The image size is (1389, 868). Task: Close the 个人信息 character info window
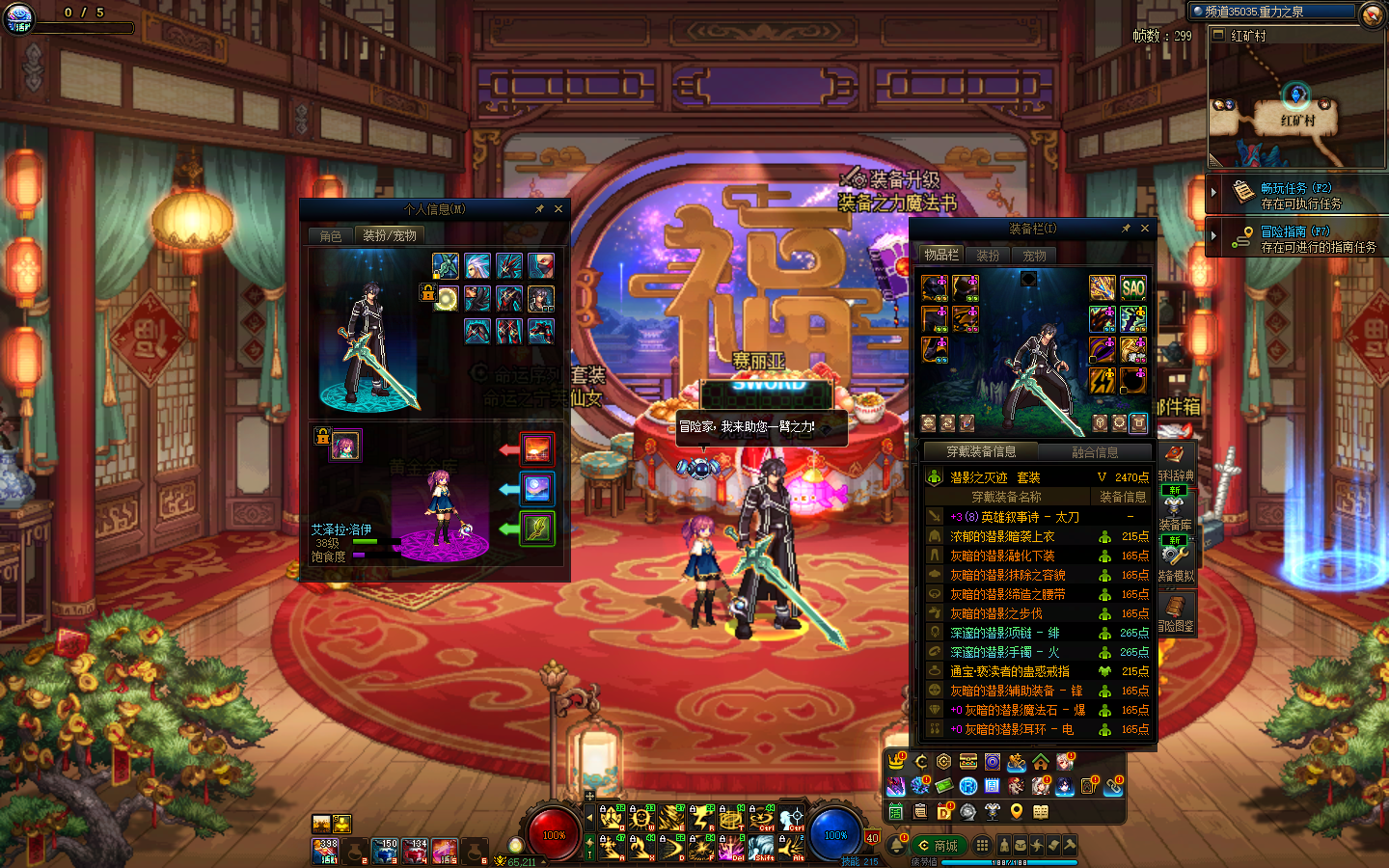[x=558, y=209]
